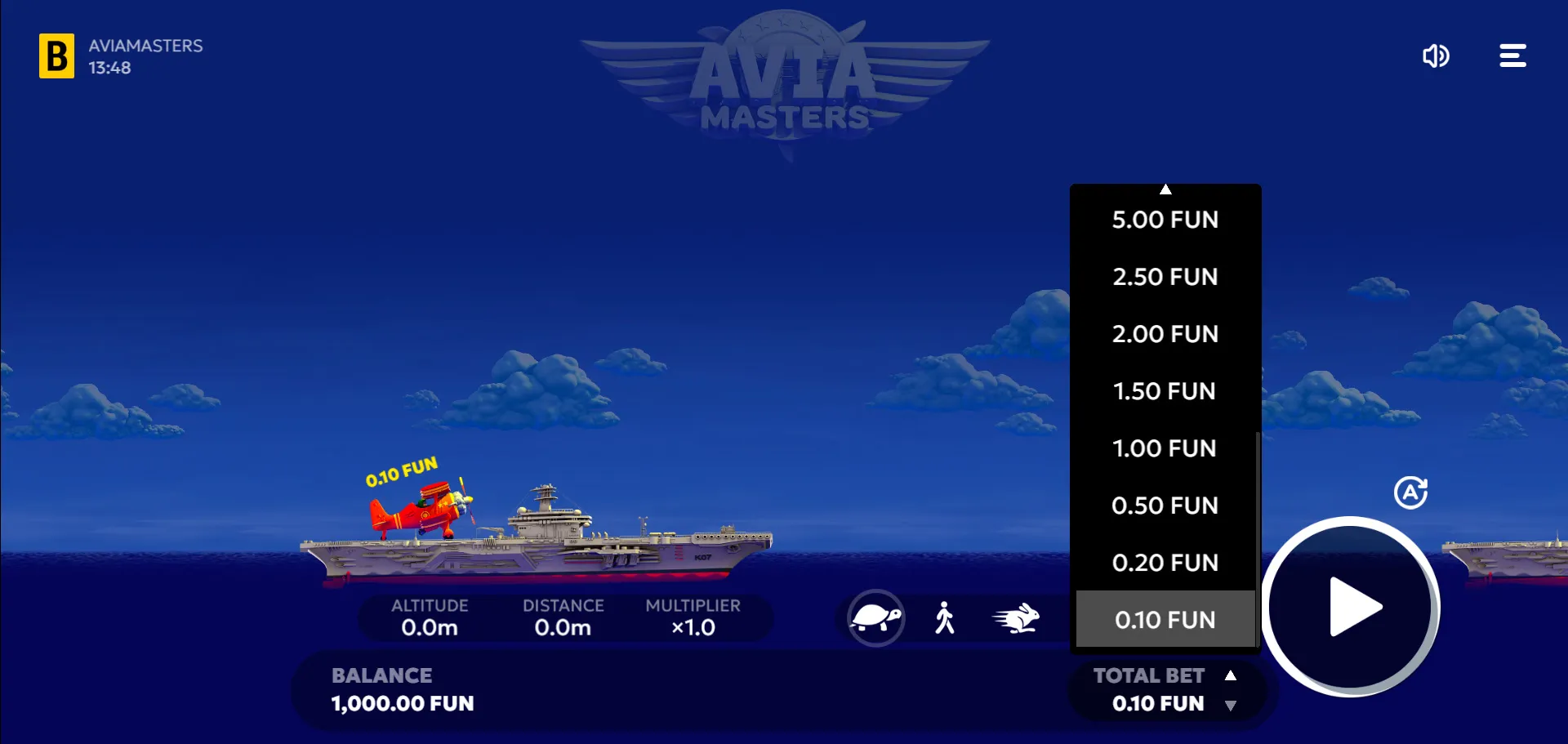Select the turtle slow speed mode

click(875, 618)
